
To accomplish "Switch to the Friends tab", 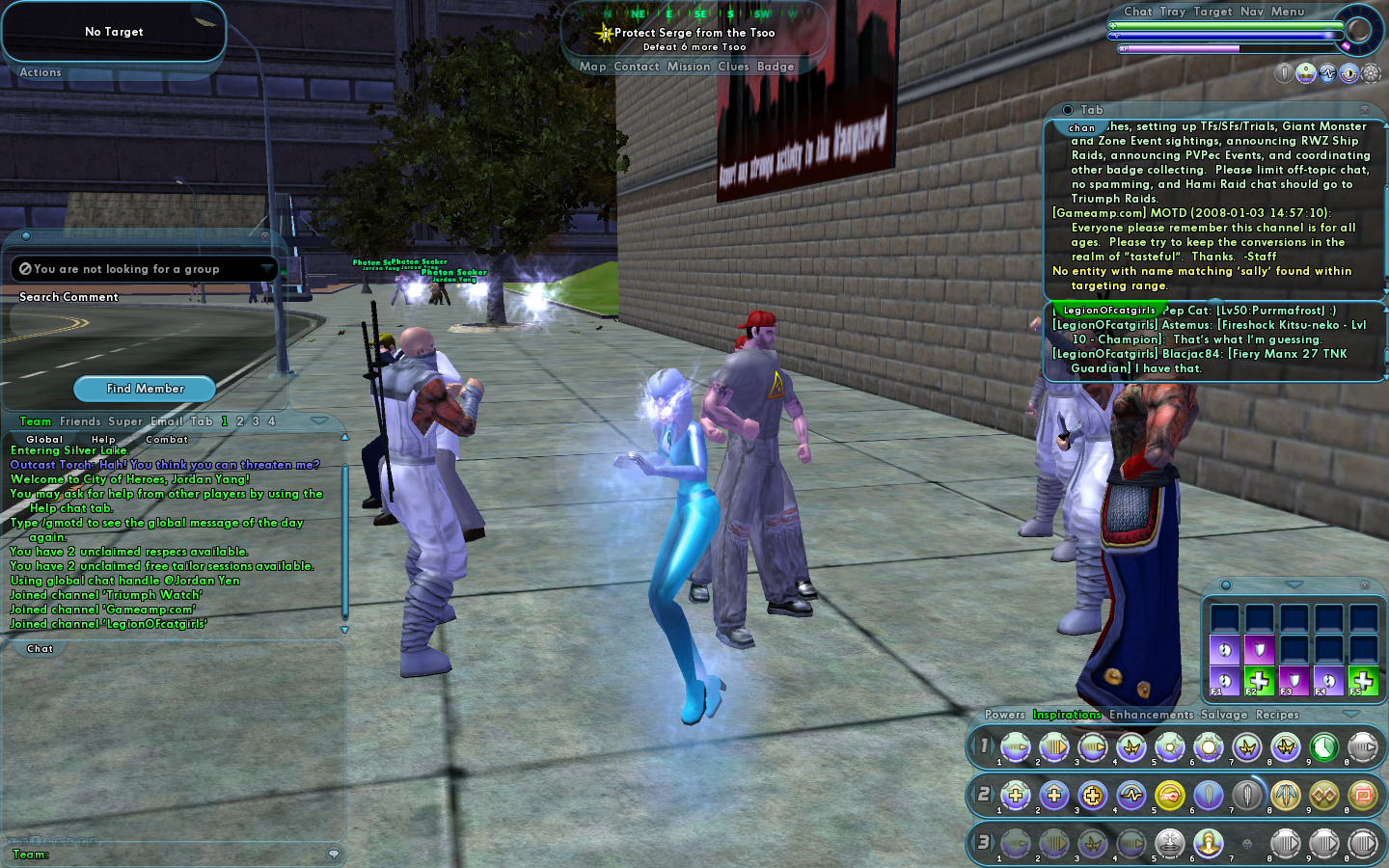I will click(x=80, y=421).
